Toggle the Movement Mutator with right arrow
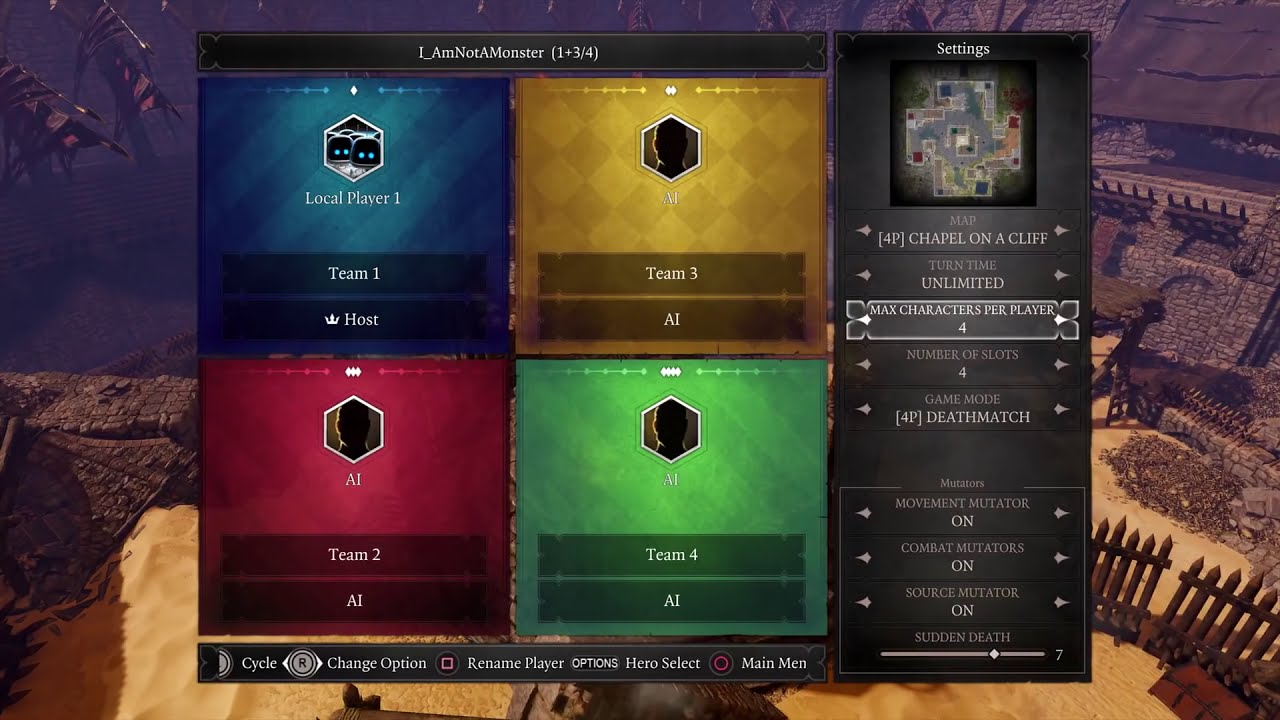The width and height of the screenshot is (1280, 720). [x=1061, y=513]
